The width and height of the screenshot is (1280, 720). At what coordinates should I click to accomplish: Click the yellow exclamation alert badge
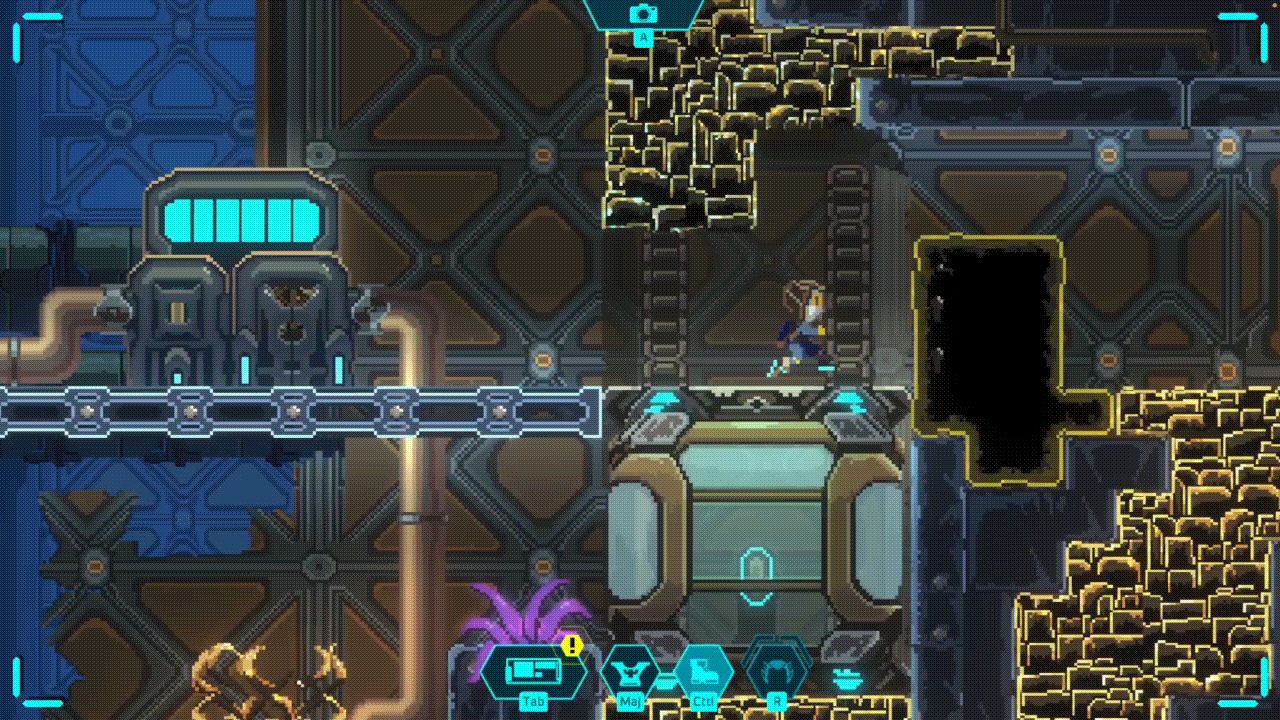(572, 646)
